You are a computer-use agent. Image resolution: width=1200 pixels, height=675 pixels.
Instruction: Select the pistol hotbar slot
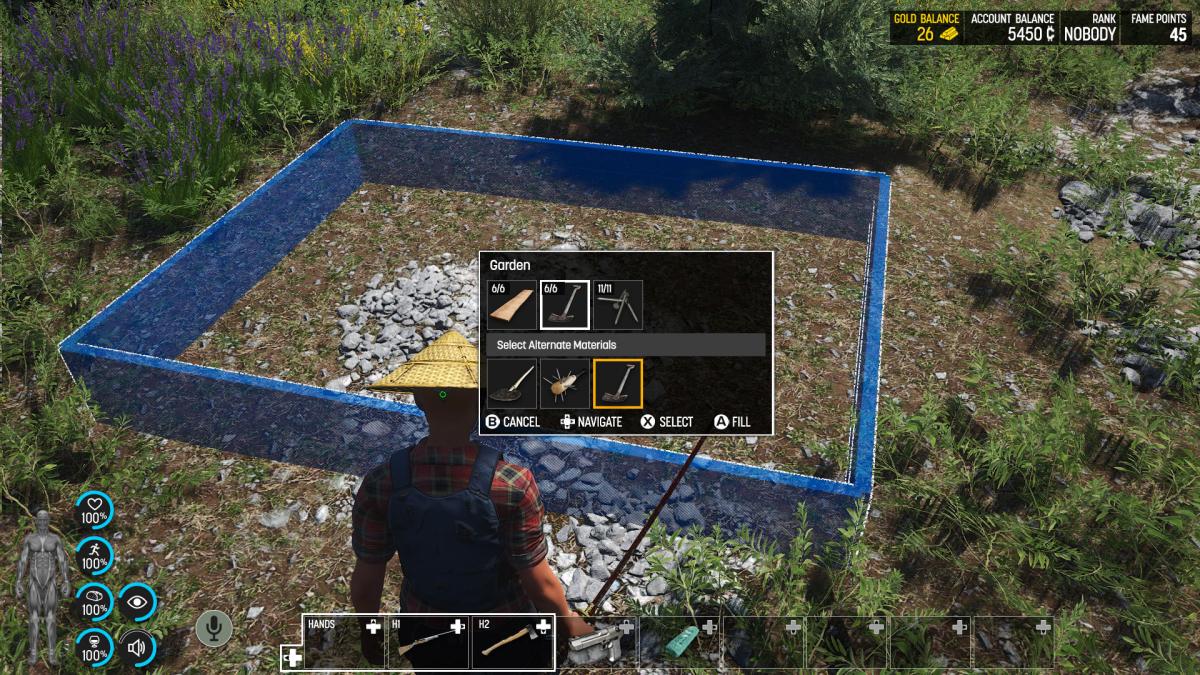(x=596, y=642)
